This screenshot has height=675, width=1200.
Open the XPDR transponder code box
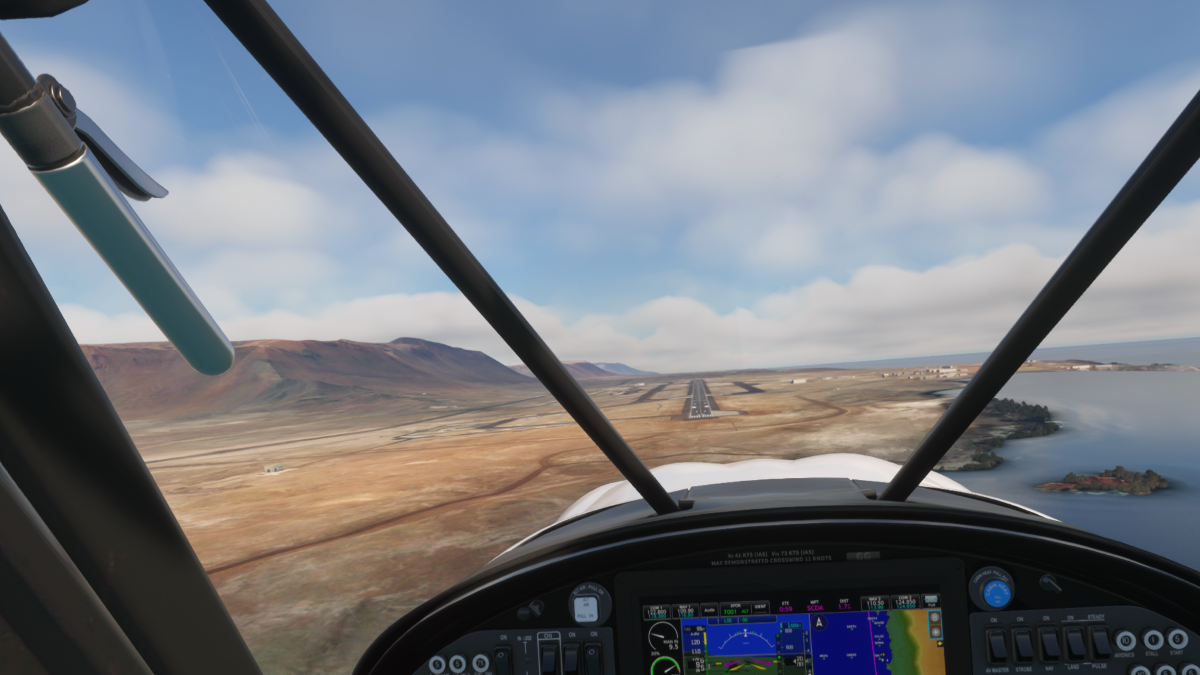(736, 610)
